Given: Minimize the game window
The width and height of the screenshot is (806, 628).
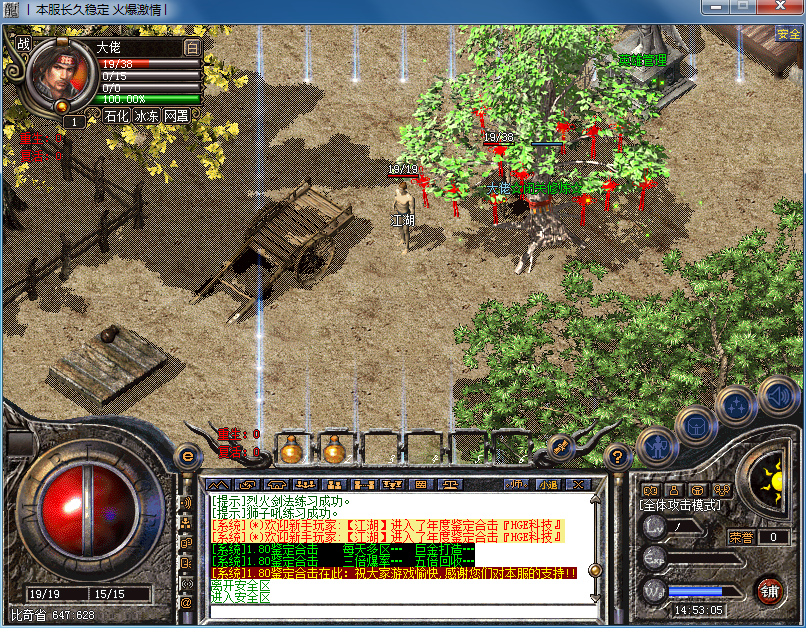Looking at the screenshot, I should pos(717,7).
